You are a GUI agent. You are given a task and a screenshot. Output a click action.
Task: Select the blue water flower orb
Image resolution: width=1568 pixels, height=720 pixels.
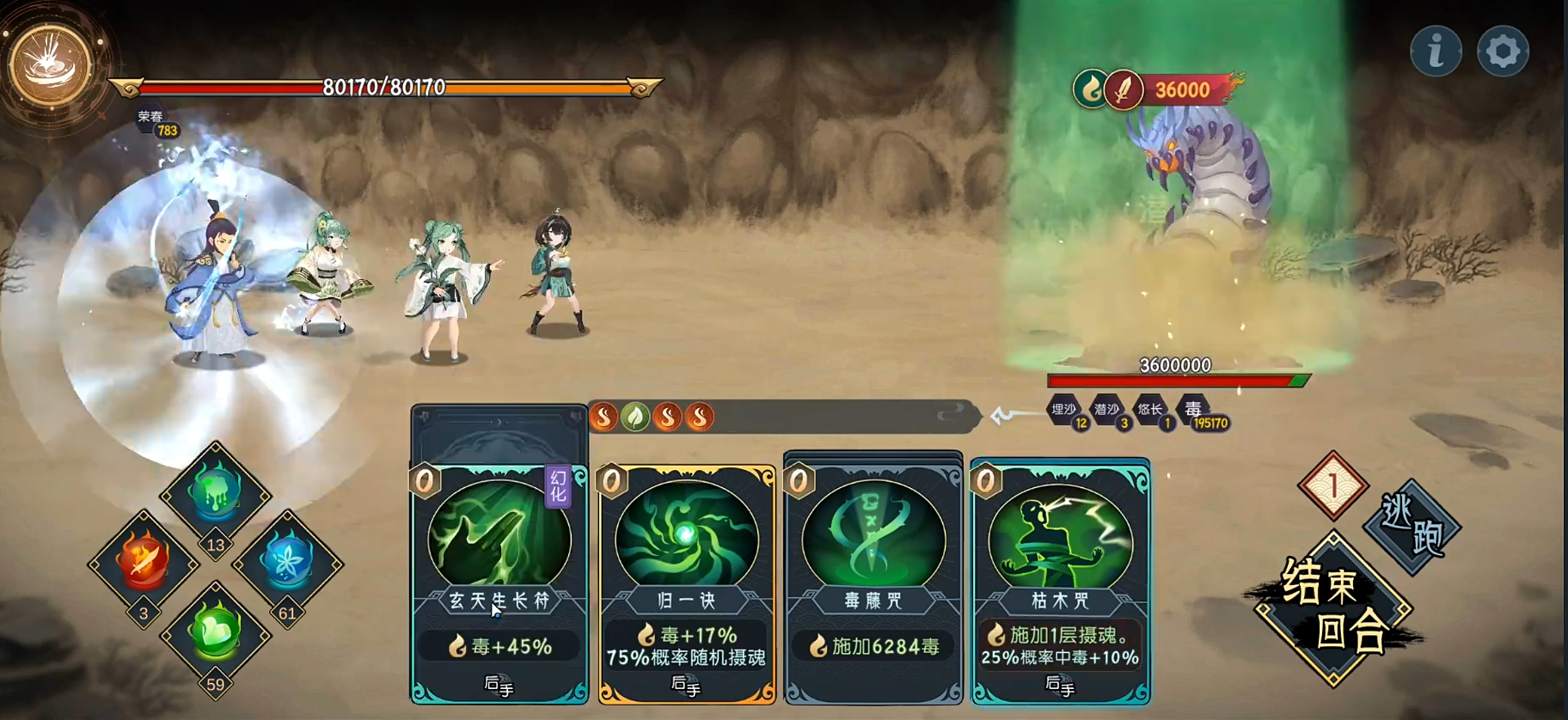(287, 560)
